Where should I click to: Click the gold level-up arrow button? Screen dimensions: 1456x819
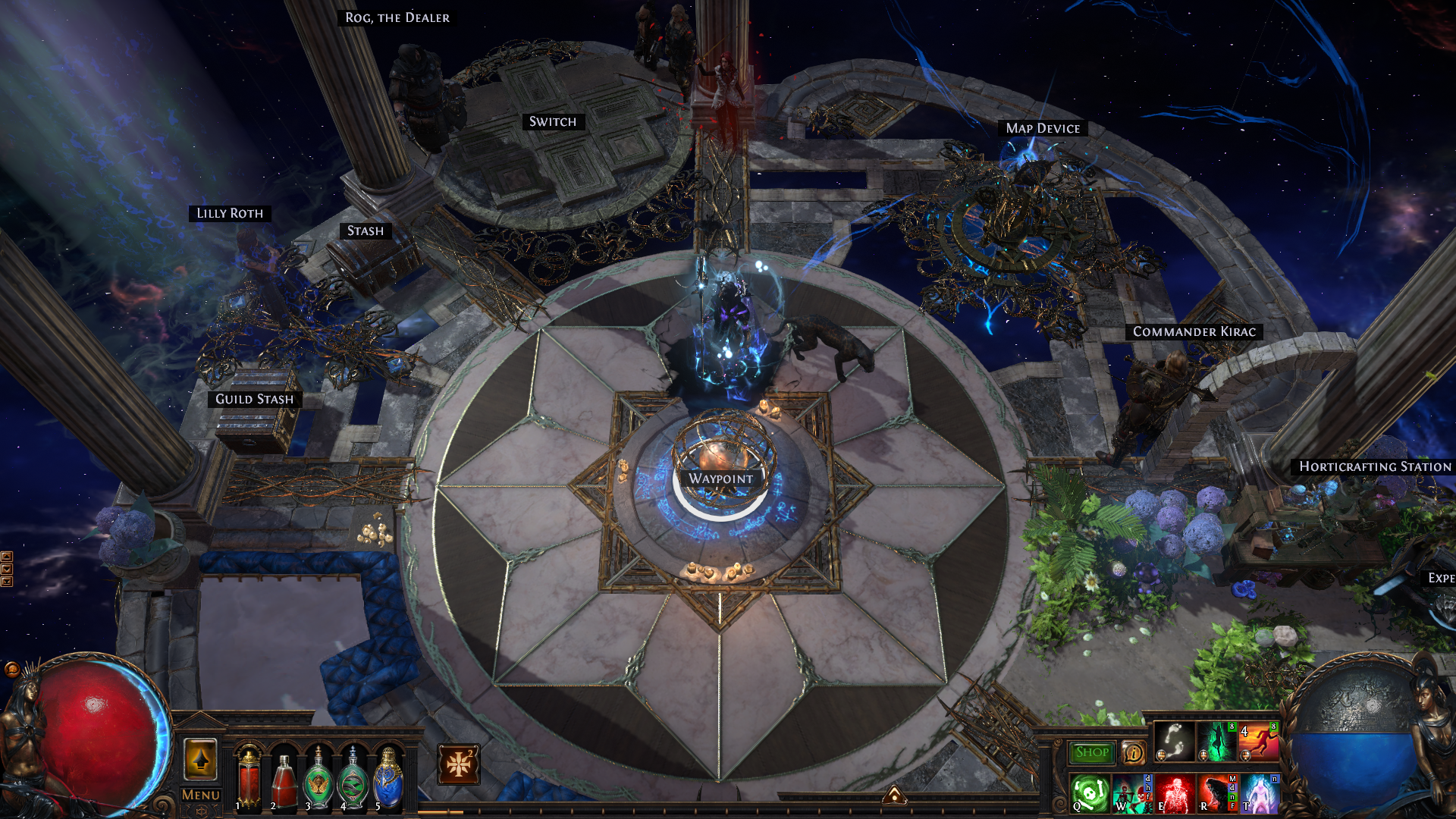201,759
